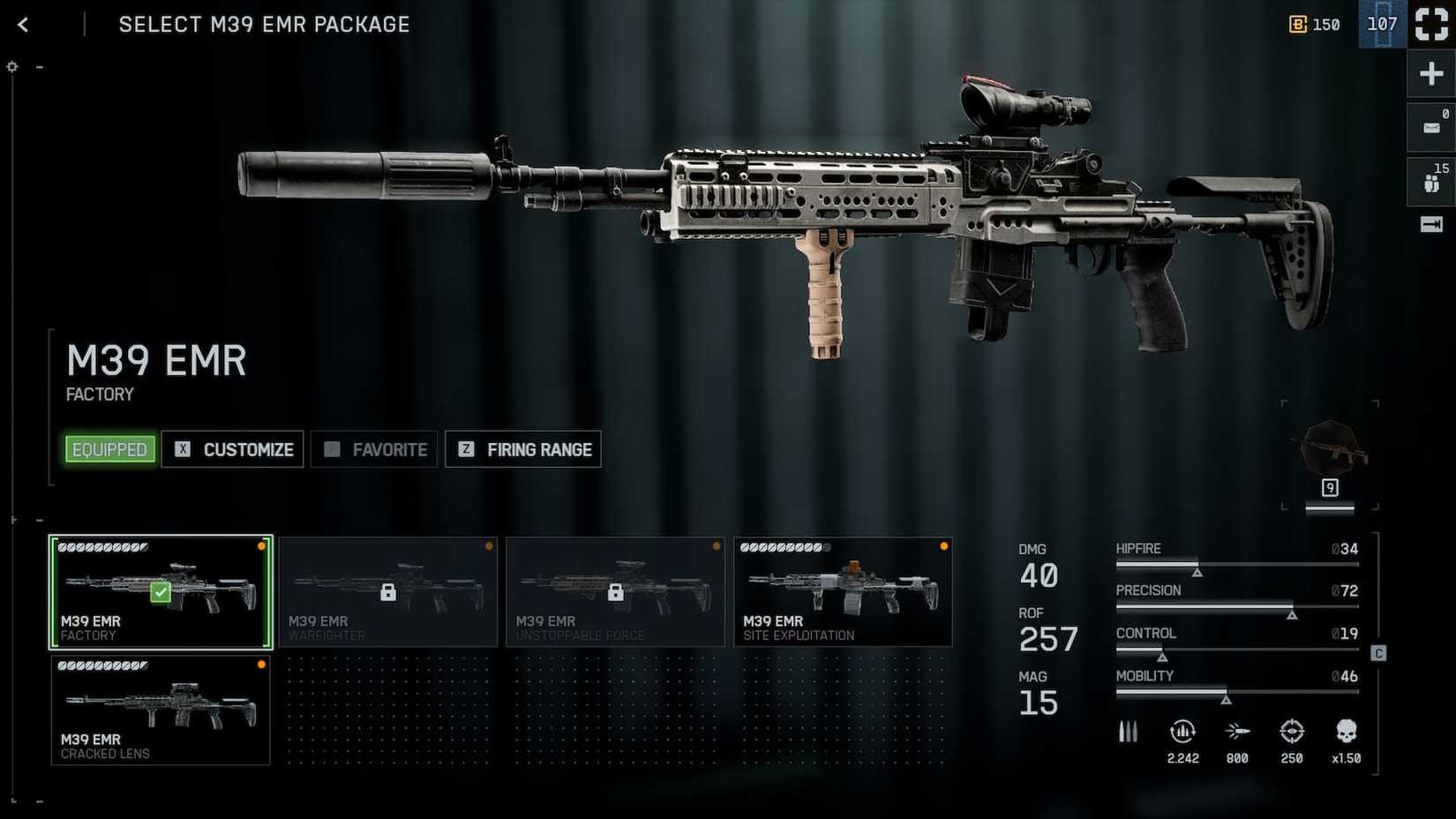This screenshot has width=1456, height=819.
Task: Enter the Firing Range
Action: click(x=523, y=449)
